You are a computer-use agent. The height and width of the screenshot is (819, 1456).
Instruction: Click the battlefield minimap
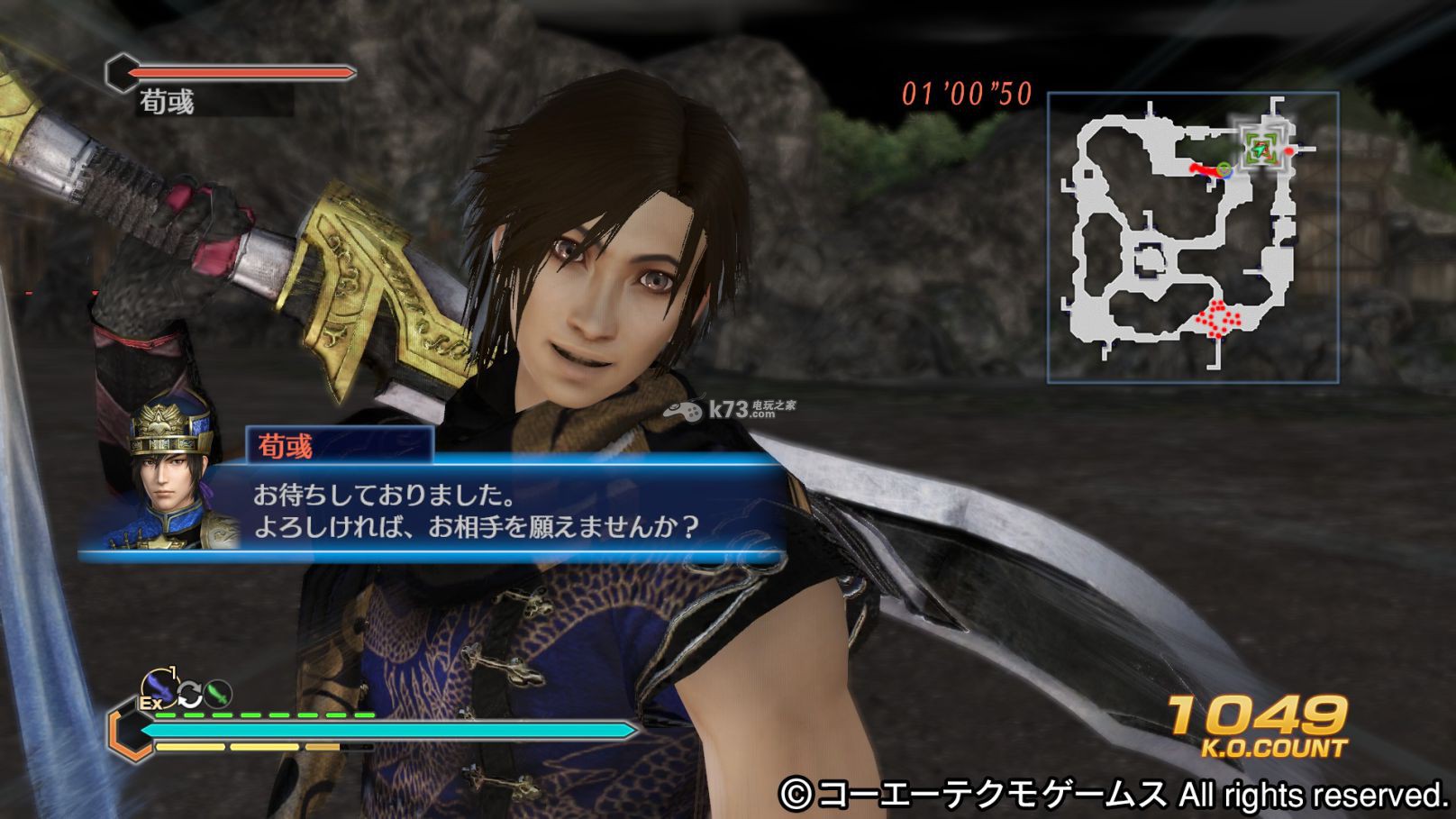[x=1192, y=238]
